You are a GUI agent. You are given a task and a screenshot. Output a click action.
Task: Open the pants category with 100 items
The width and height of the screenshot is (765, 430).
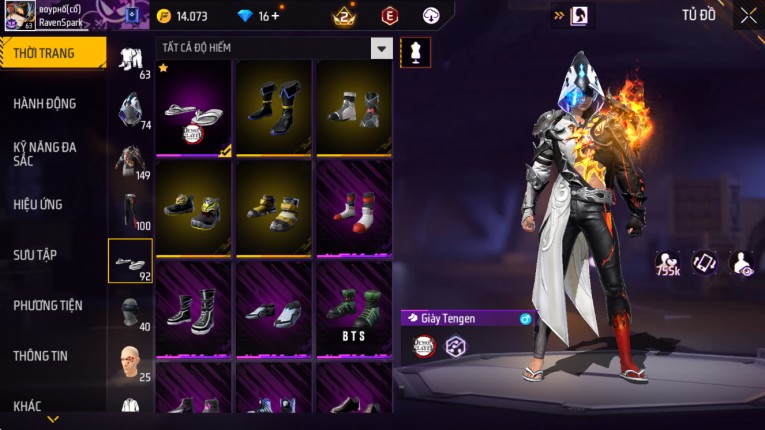tap(130, 211)
